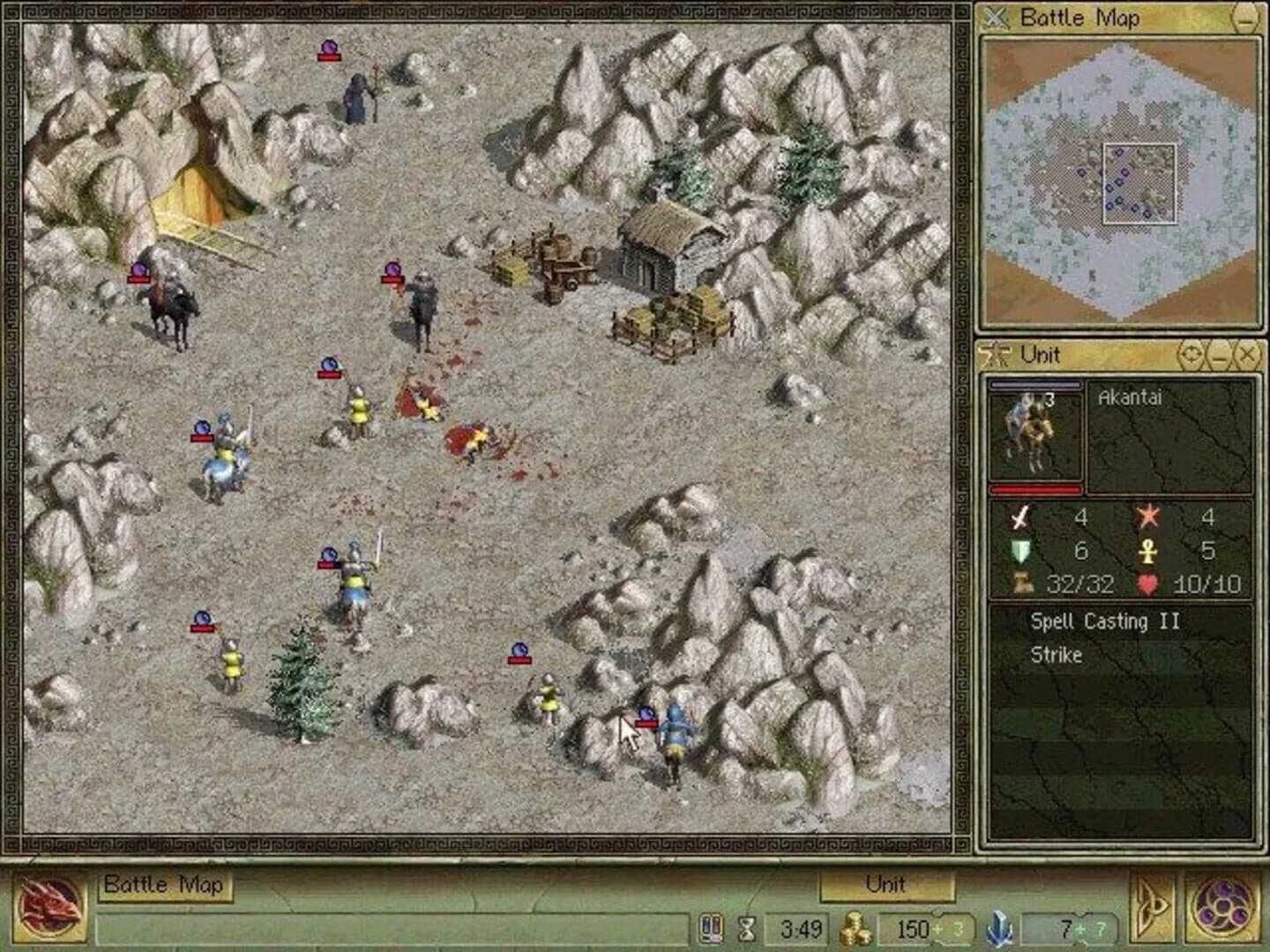The image size is (1270, 952).
Task: Toggle the recenter crosshair on Unit panel
Action: coord(1192,356)
